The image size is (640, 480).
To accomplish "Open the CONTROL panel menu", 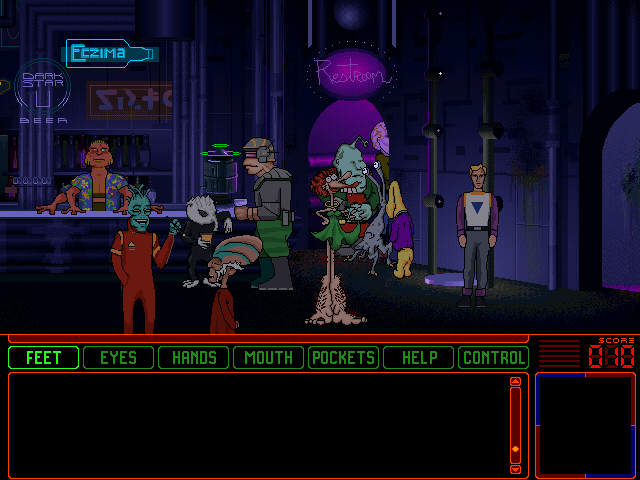I will pos(493,357).
